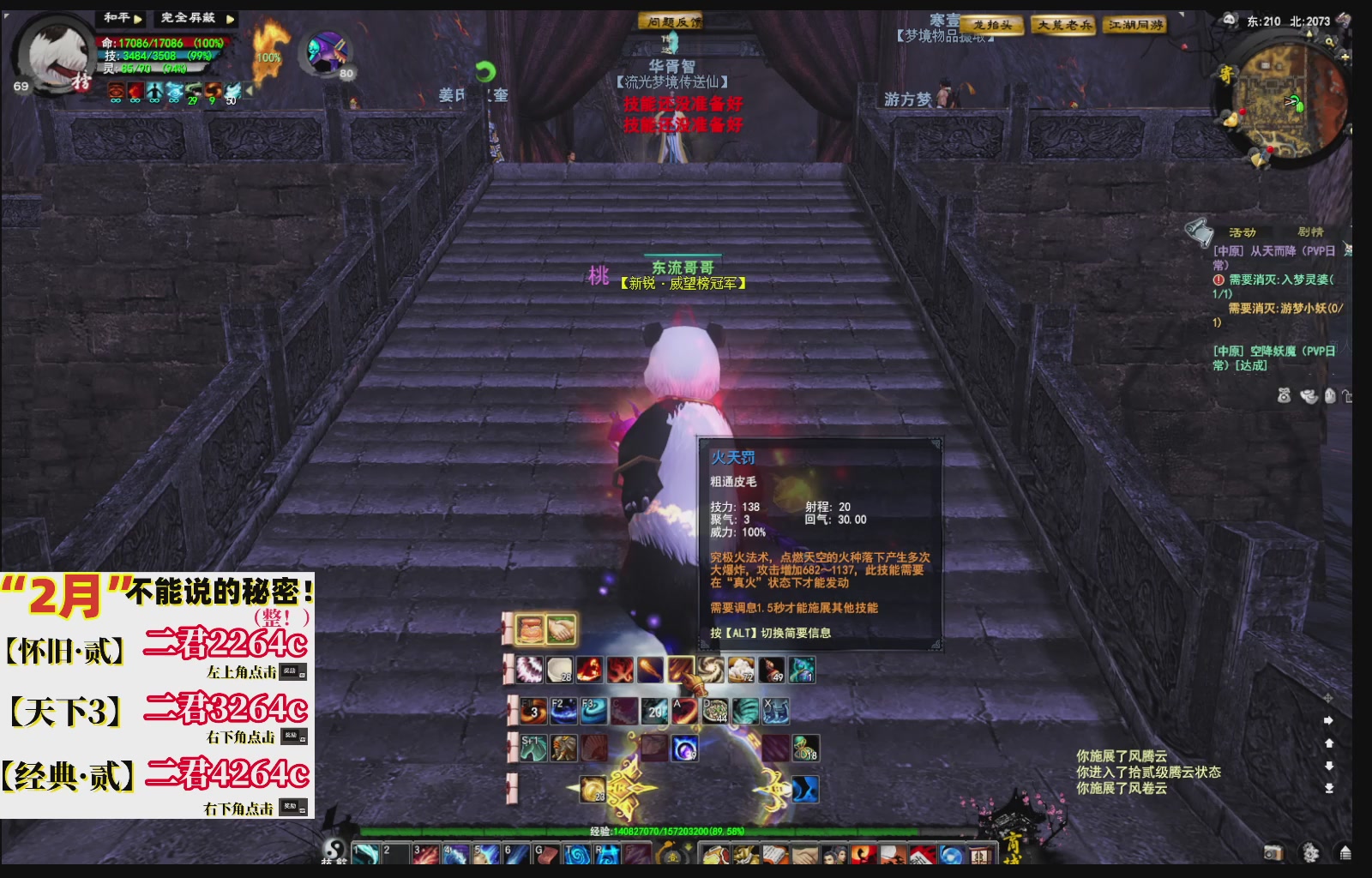Click the yellow triangle above the minimap
This screenshot has height=878, width=1372.
[x=1309, y=33]
